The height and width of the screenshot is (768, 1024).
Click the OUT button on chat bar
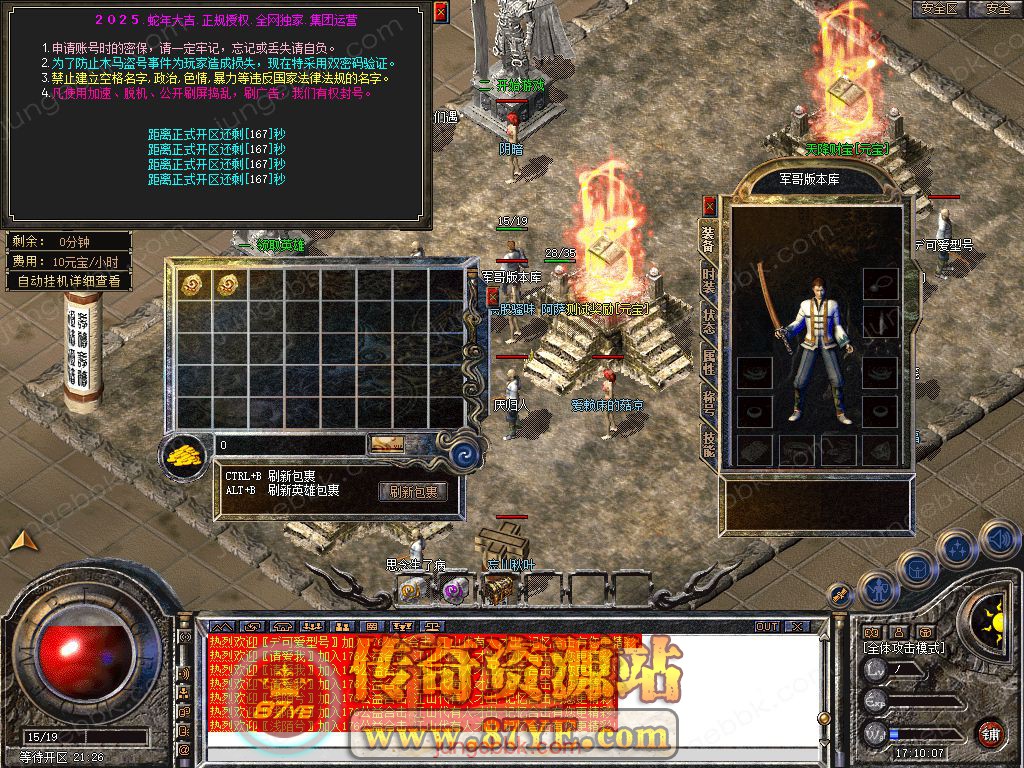pos(766,626)
